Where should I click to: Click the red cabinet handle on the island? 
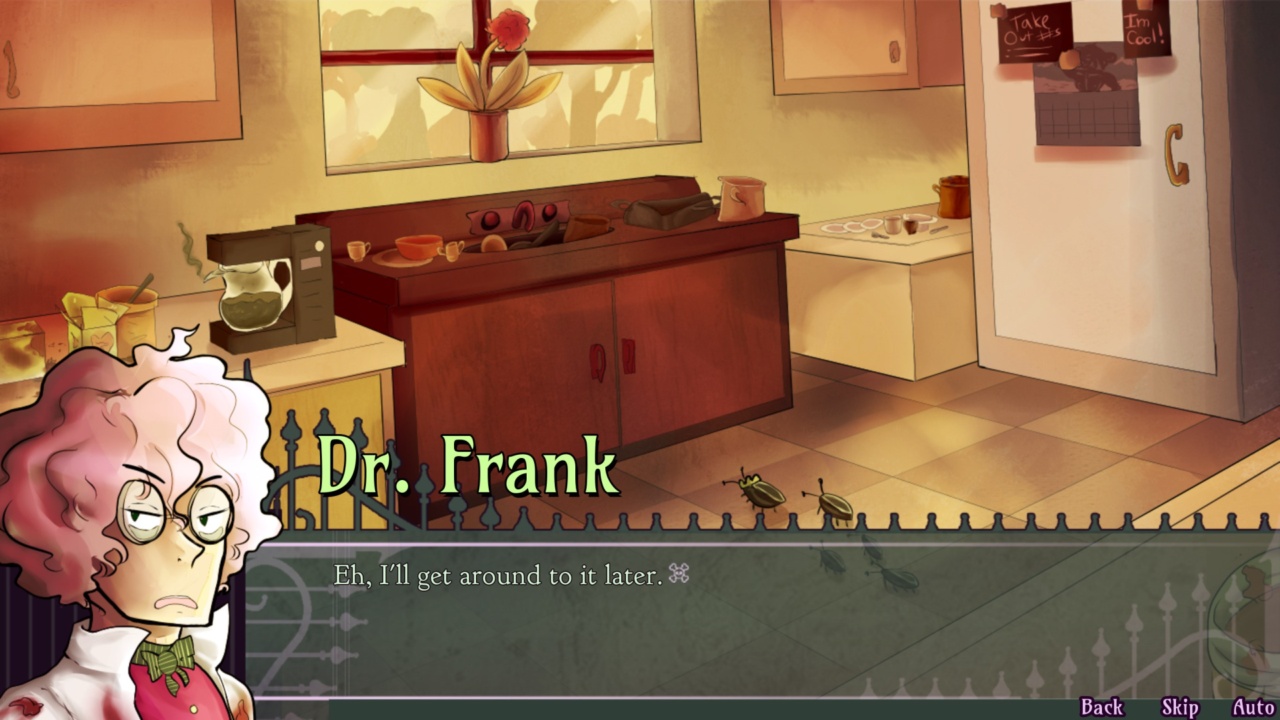(x=600, y=361)
